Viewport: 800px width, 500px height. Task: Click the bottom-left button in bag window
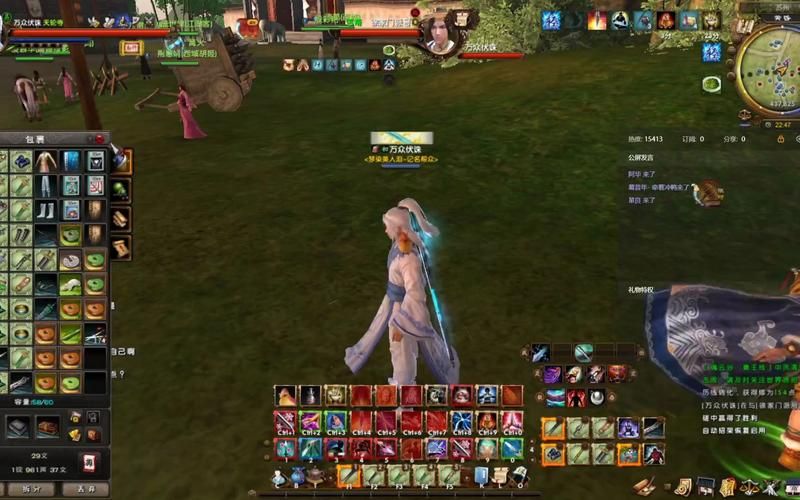(30, 489)
